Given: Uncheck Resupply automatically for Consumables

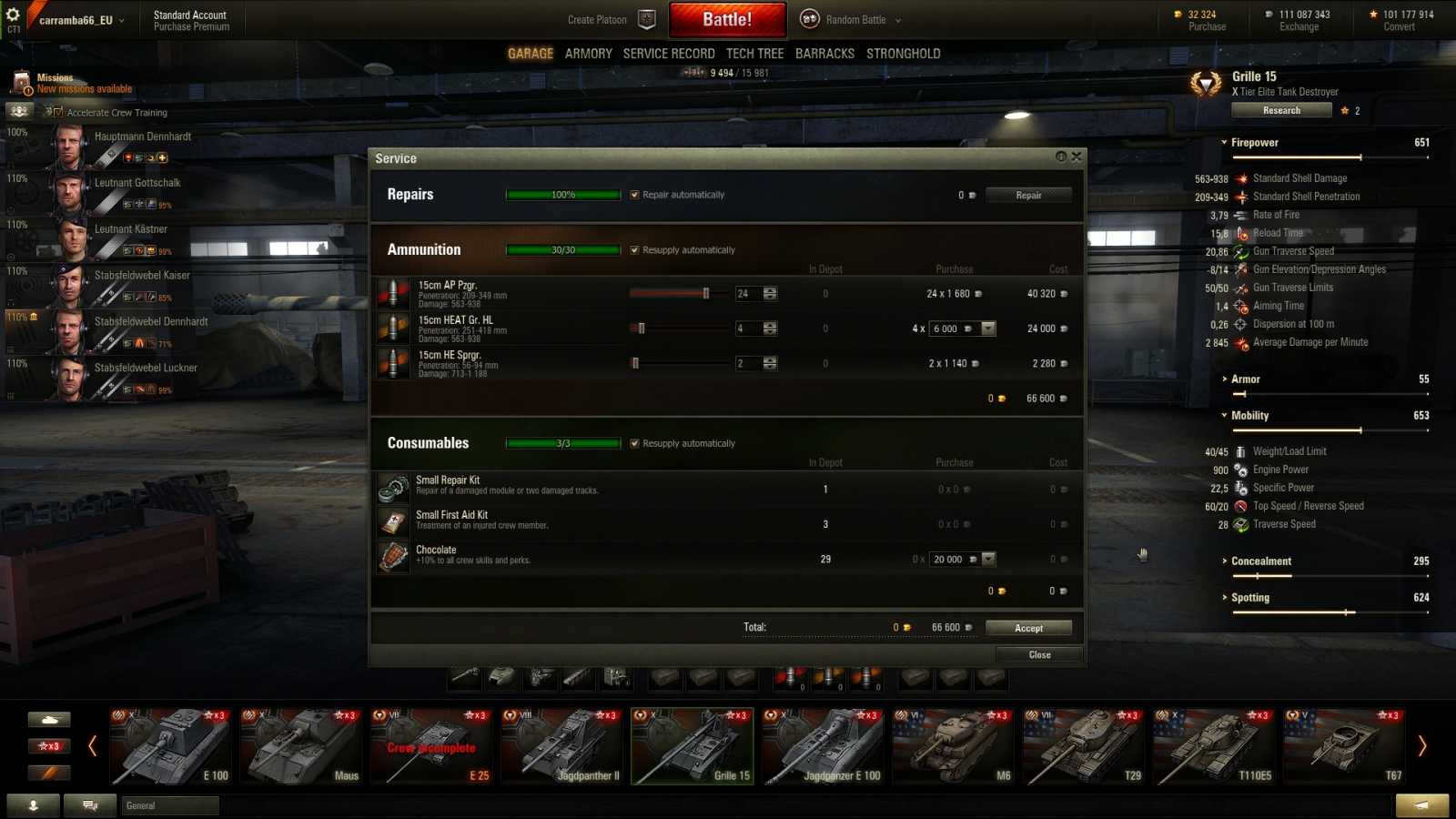Looking at the screenshot, I should coord(633,443).
